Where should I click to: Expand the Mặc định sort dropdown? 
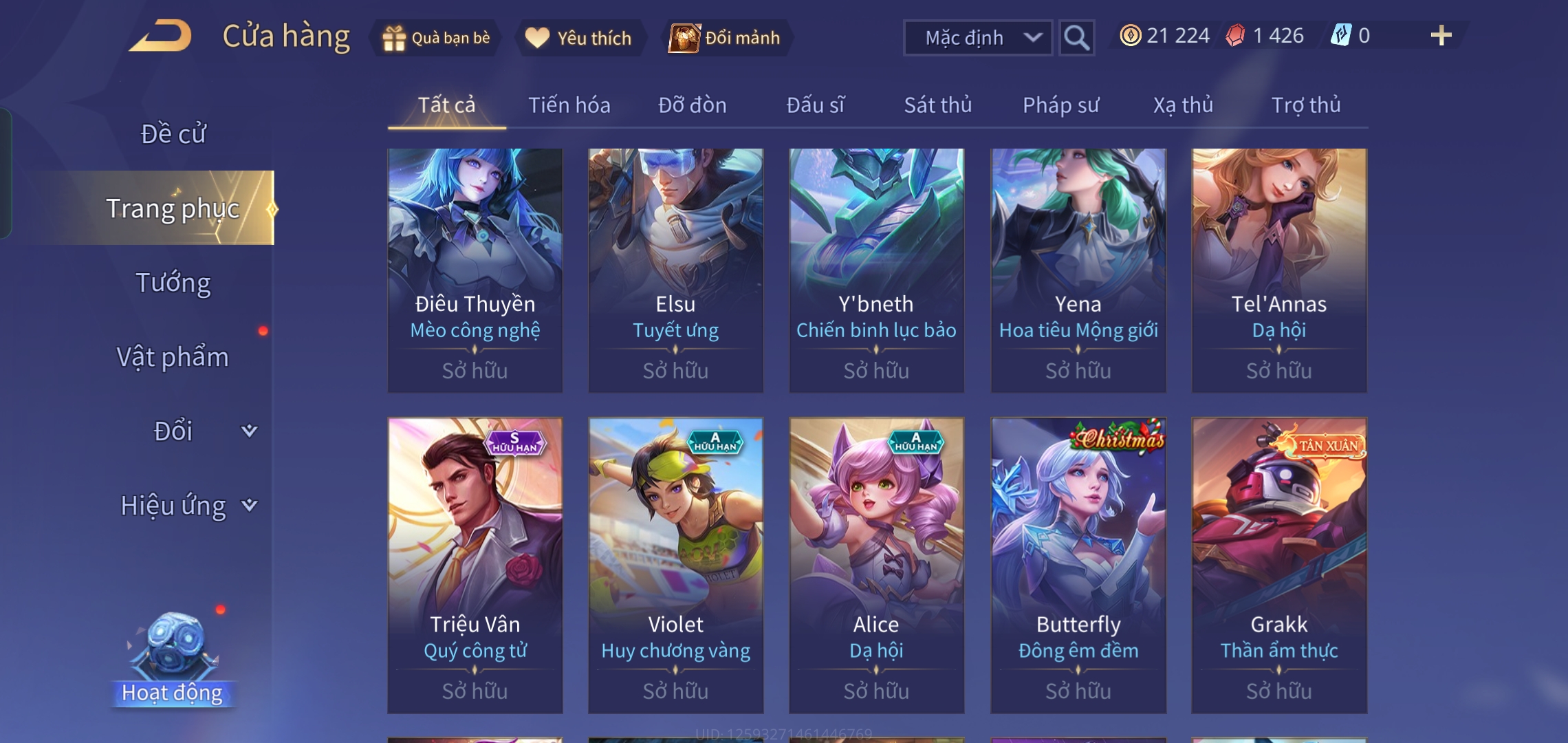coord(977,38)
